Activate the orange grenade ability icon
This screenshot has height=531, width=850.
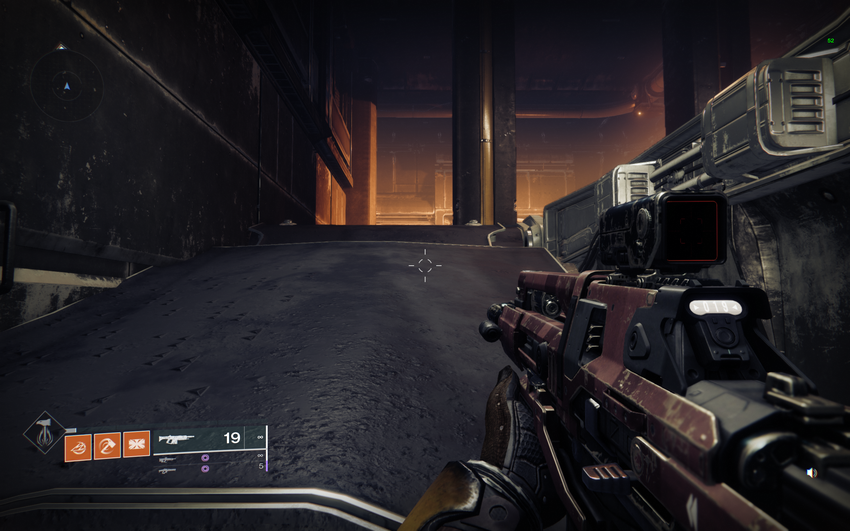(x=78, y=446)
